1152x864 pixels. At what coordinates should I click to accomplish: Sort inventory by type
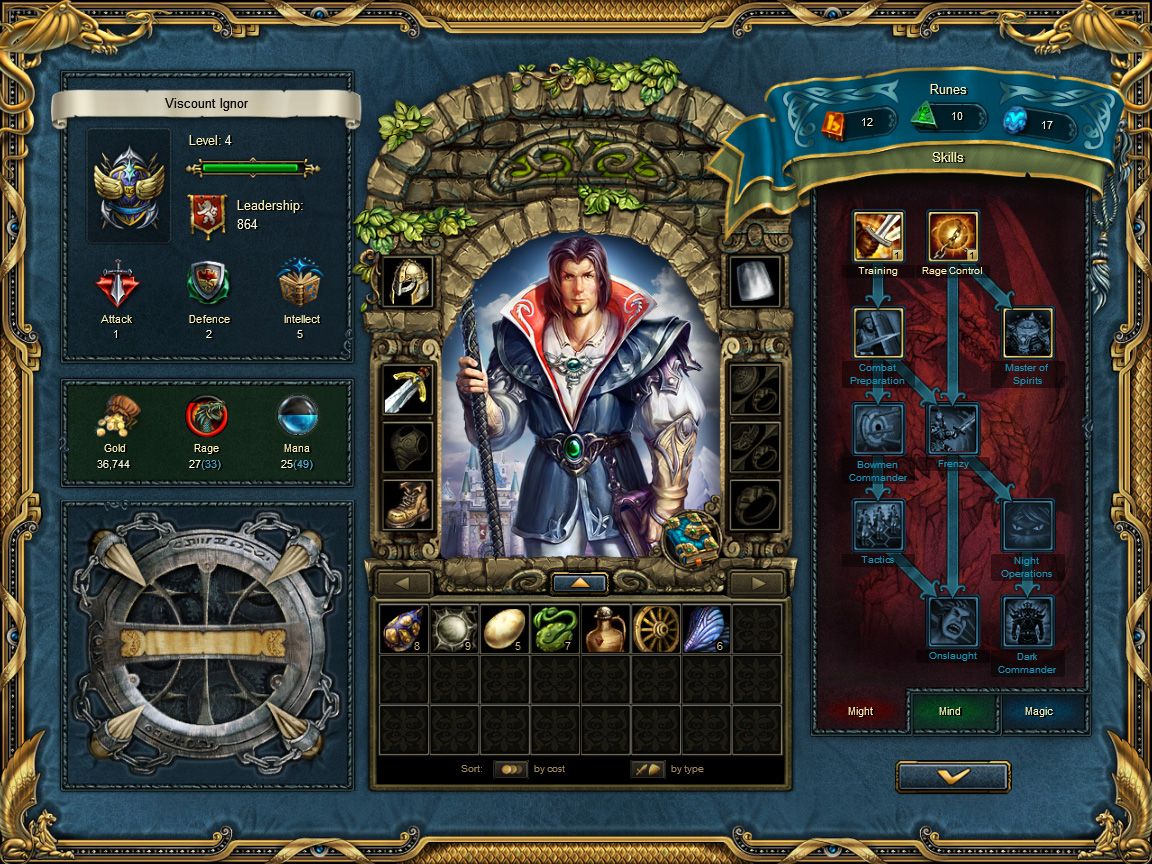coord(648,769)
